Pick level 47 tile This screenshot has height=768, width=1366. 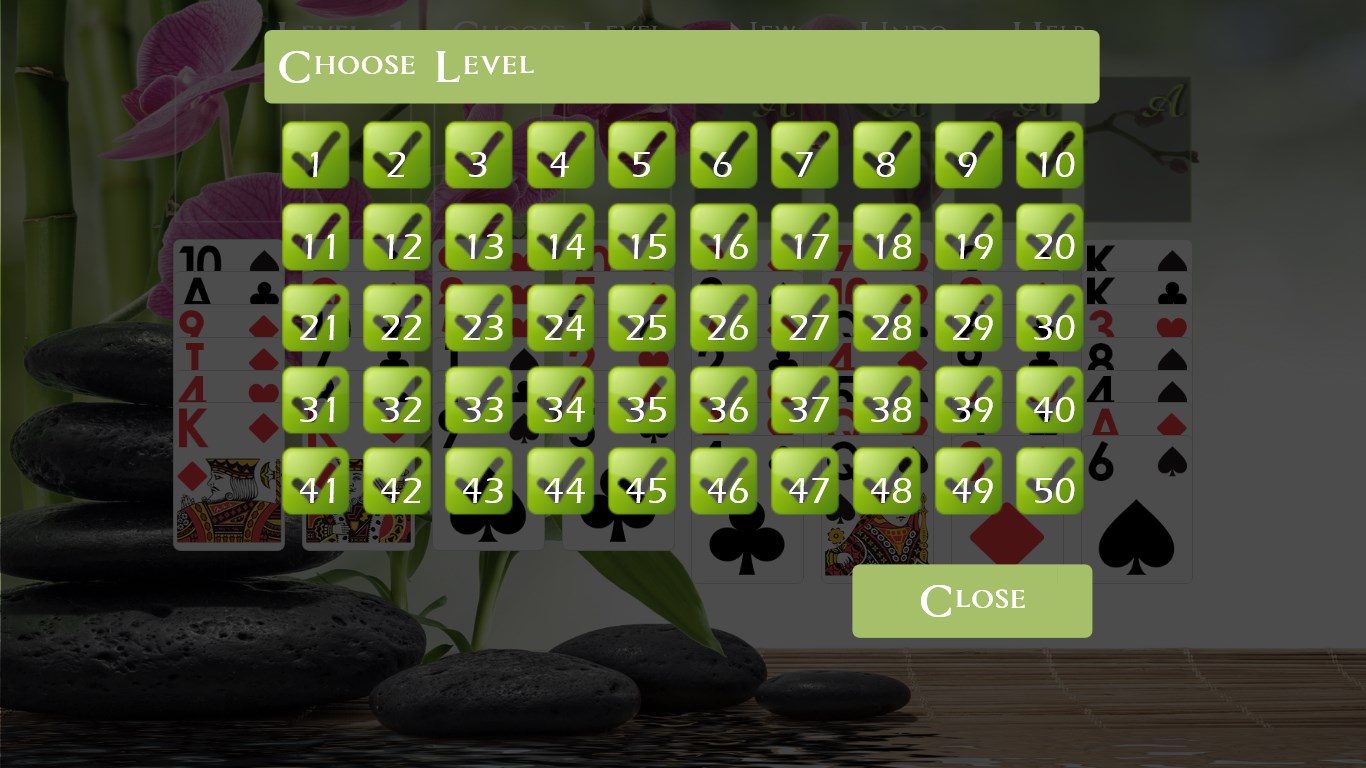805,482
